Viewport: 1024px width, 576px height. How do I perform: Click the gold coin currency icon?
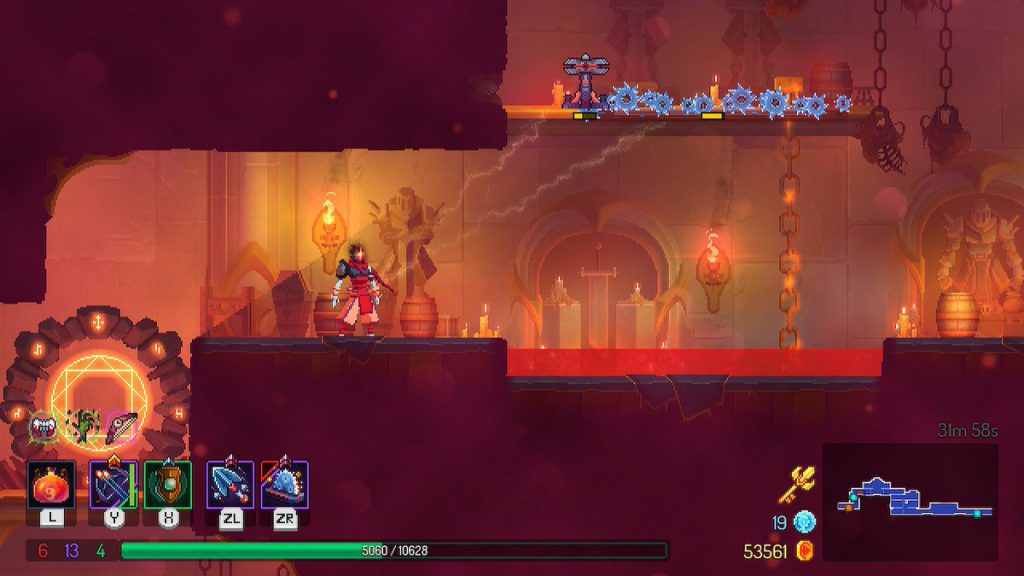tap(805, 551)
